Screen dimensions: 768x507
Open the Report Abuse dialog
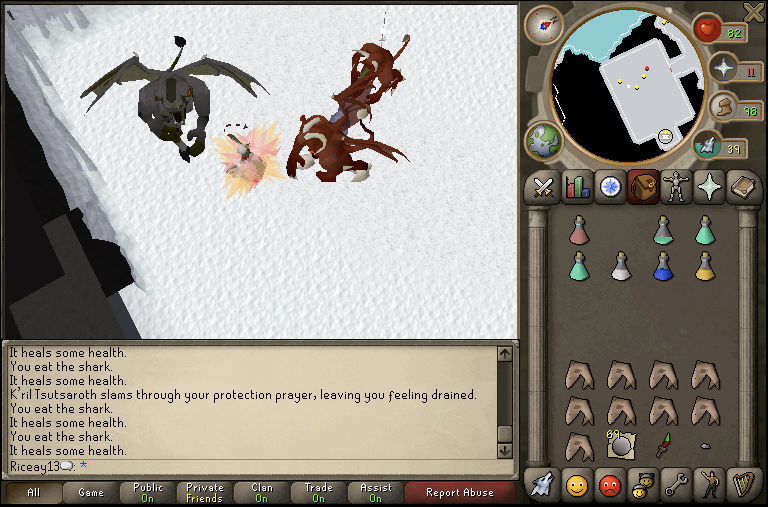(x=459, y=492)
